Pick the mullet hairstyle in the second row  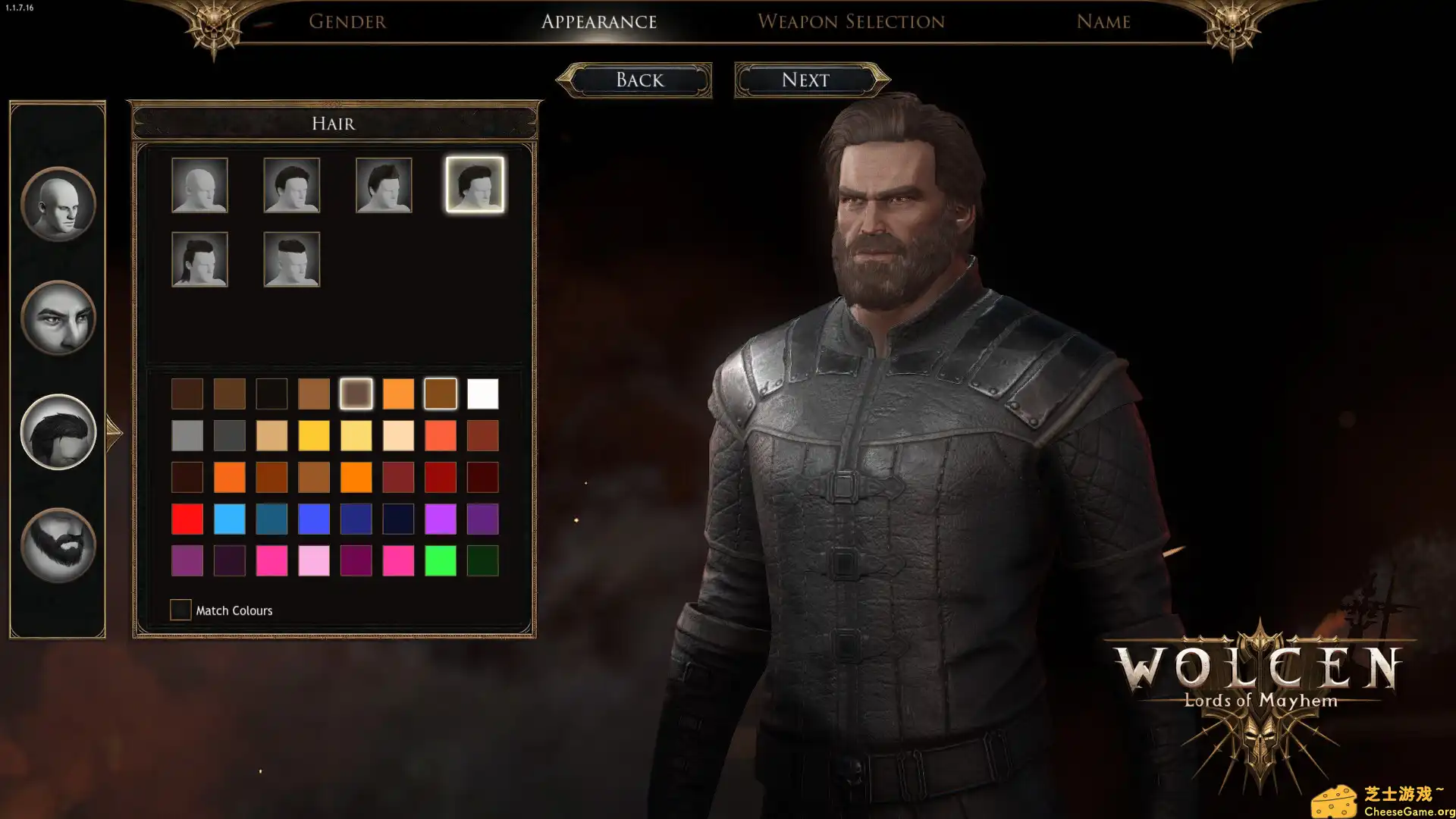point(200,259)
